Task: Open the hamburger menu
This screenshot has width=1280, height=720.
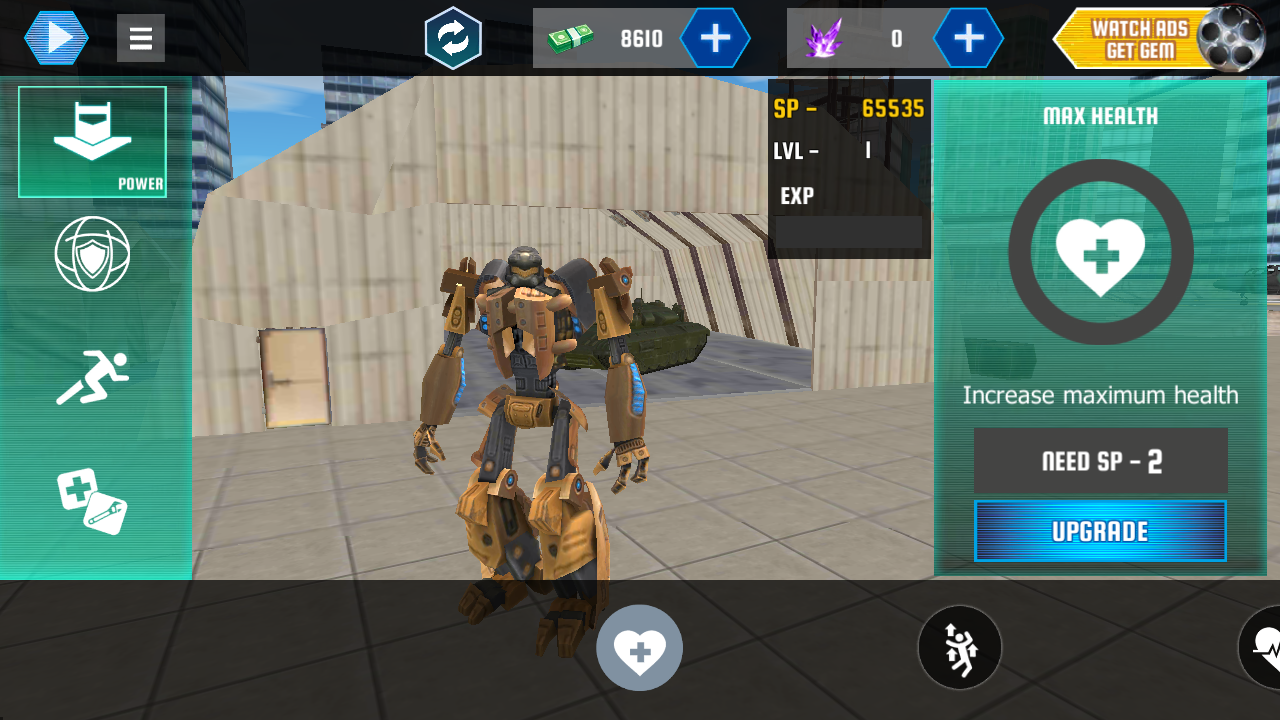Action: [x=141, y=38]
